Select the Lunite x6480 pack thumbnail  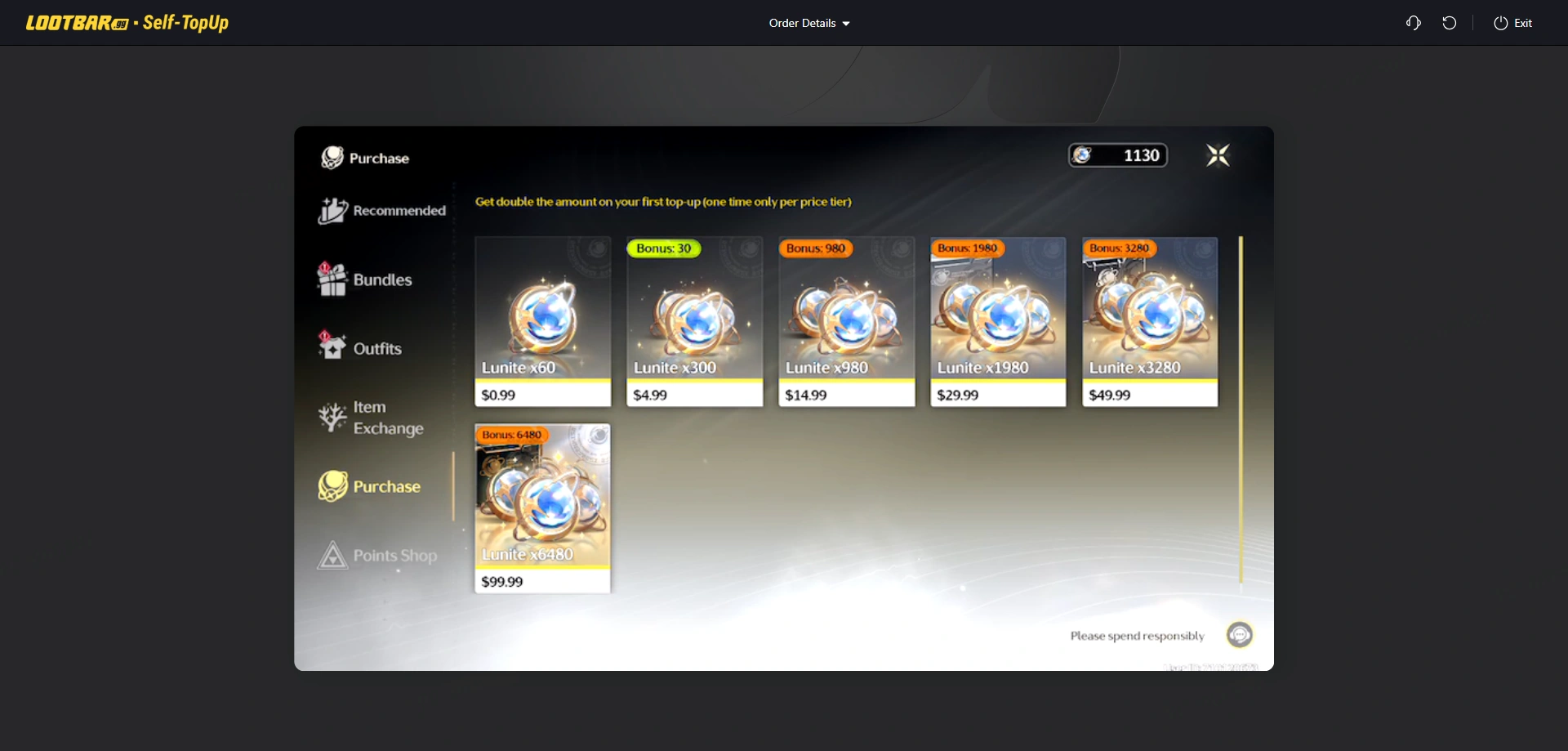point(542,498)
